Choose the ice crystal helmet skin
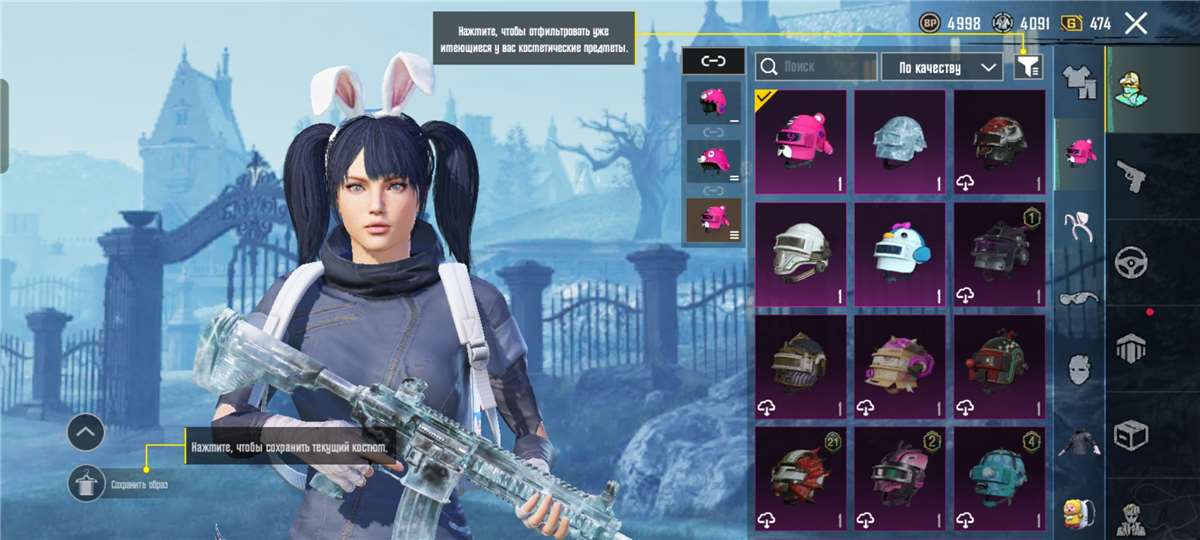1200x540 pixels. 899,141
